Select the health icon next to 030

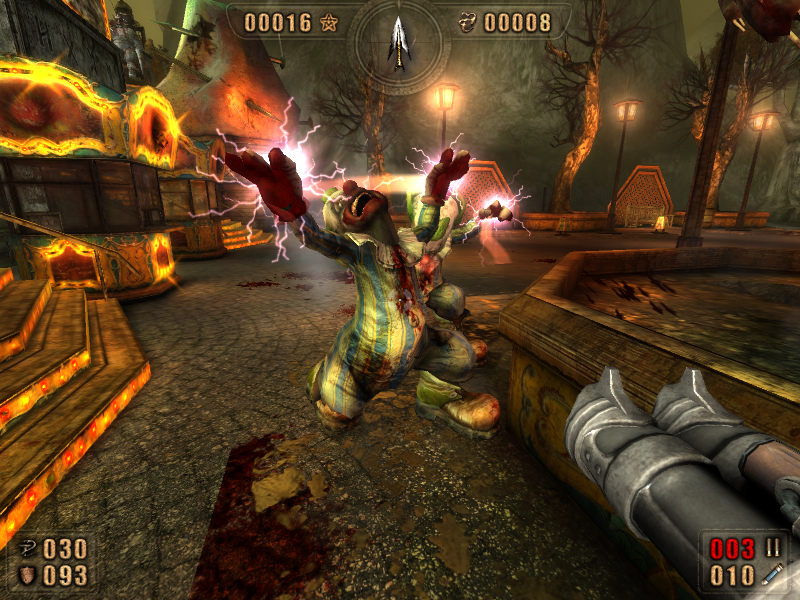click(26, 548)
